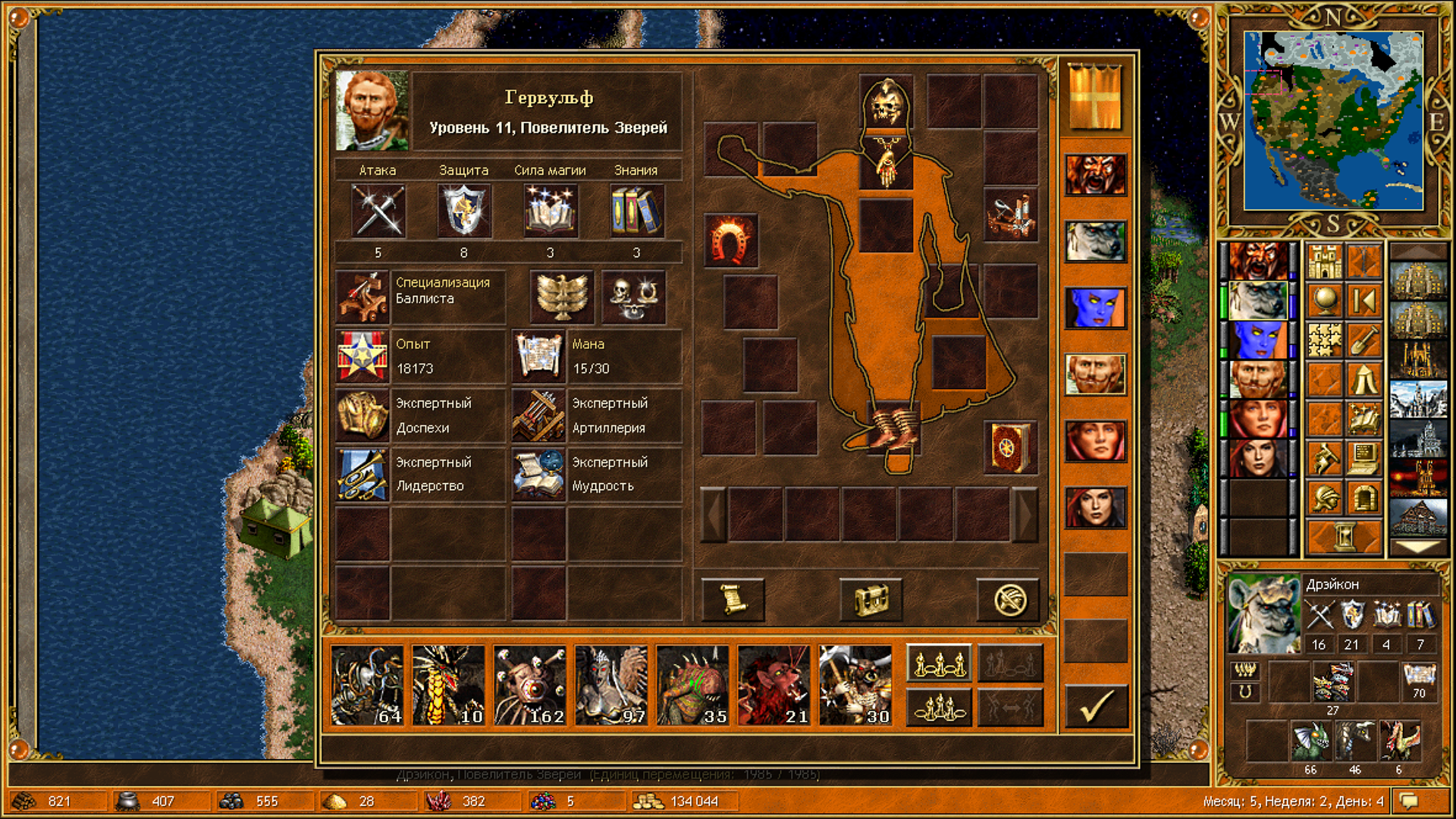Select the stack of 10 gold dragons
Viewport: 1456px width, 819px height.
click(x=448, y=686)
